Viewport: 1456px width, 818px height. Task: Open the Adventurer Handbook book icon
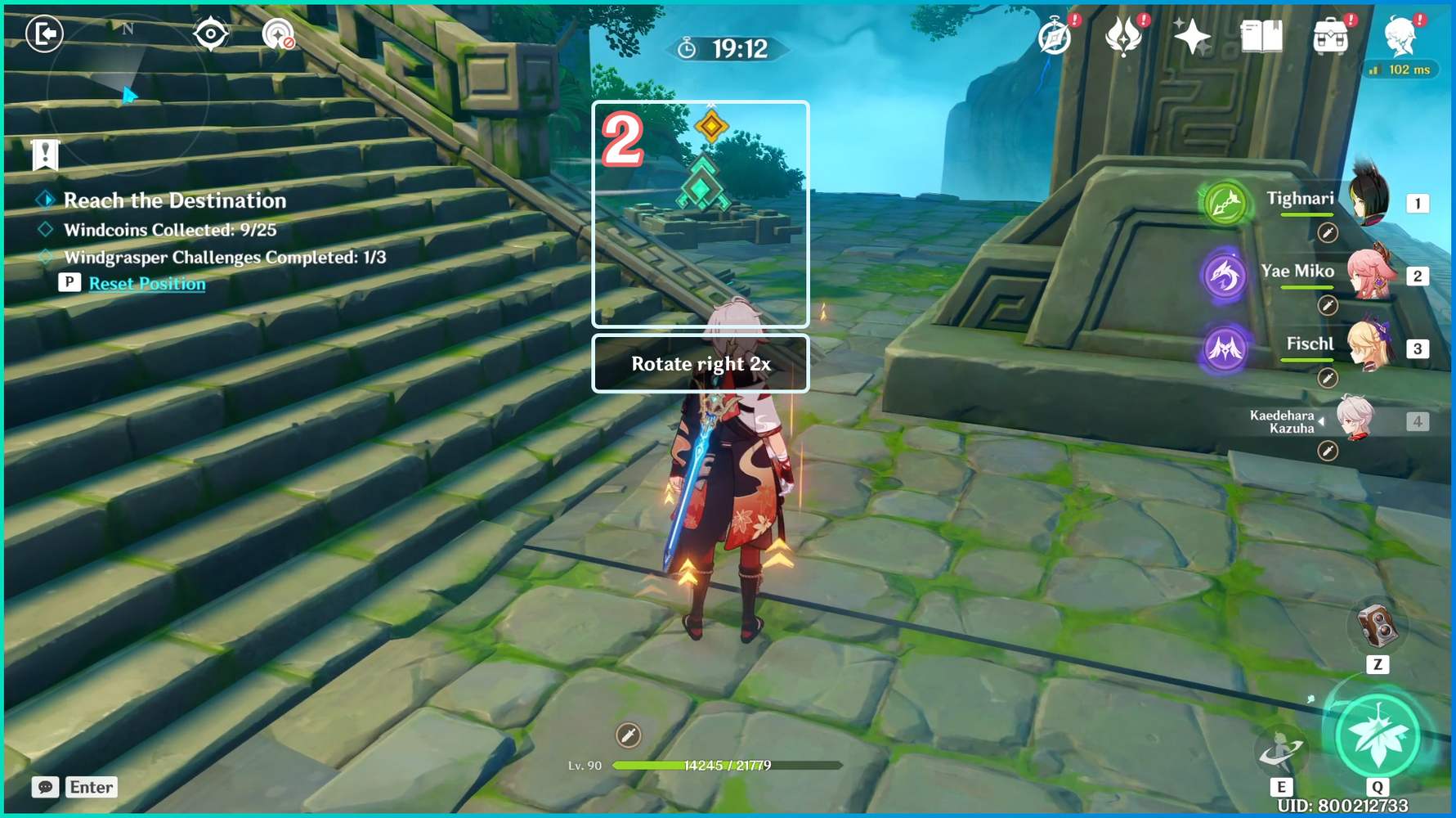click(x=1261, y=35)
